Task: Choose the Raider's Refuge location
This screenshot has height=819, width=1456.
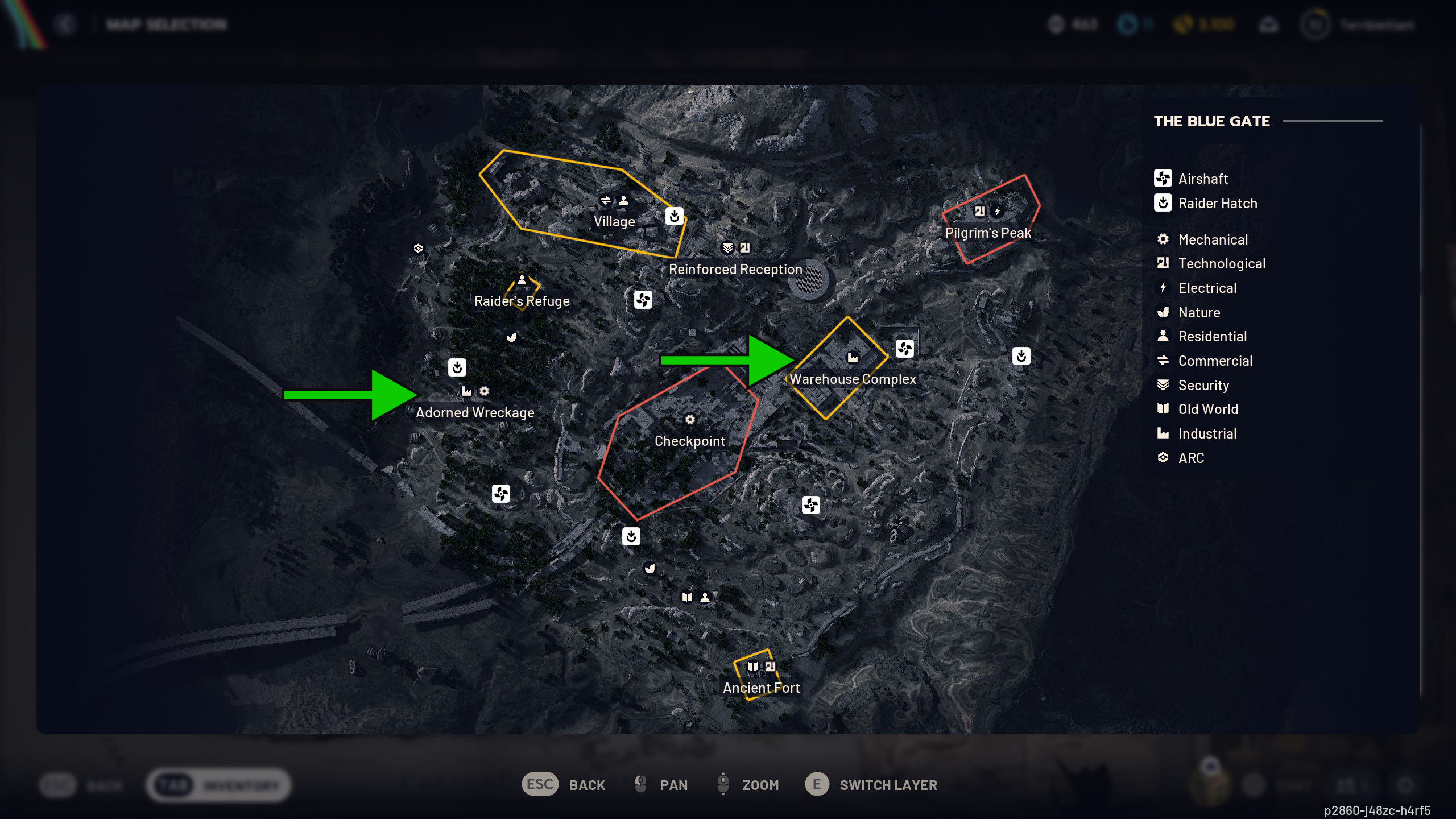Action: tap(522, 301)
